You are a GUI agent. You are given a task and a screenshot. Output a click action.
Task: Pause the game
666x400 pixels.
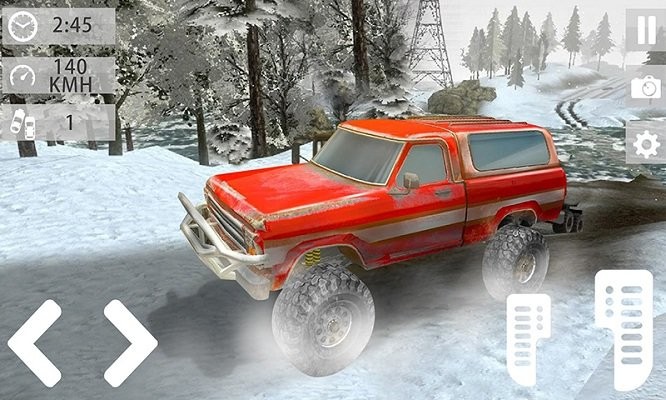(x=645, y=27)
